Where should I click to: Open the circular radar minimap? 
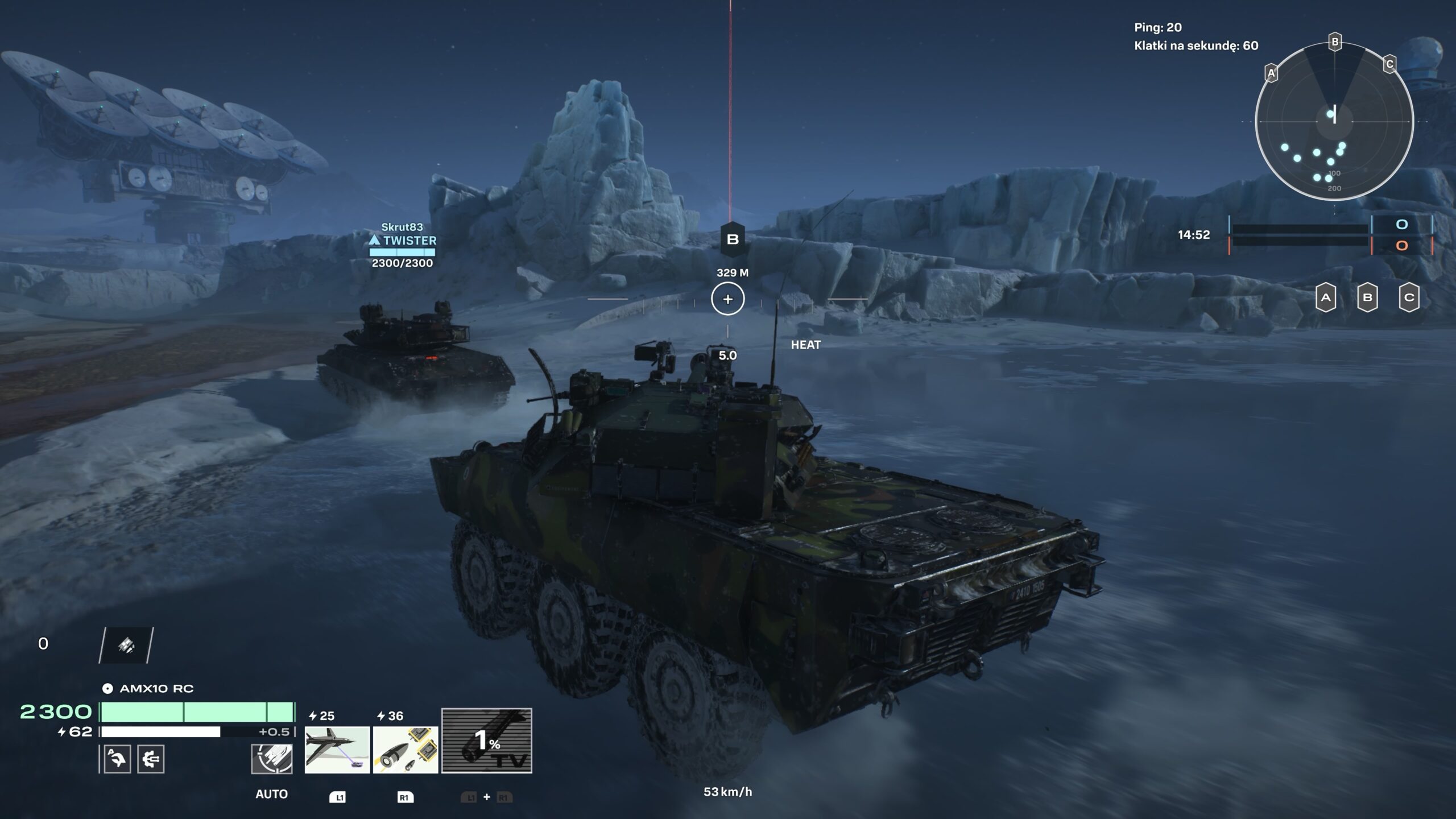1334,122
